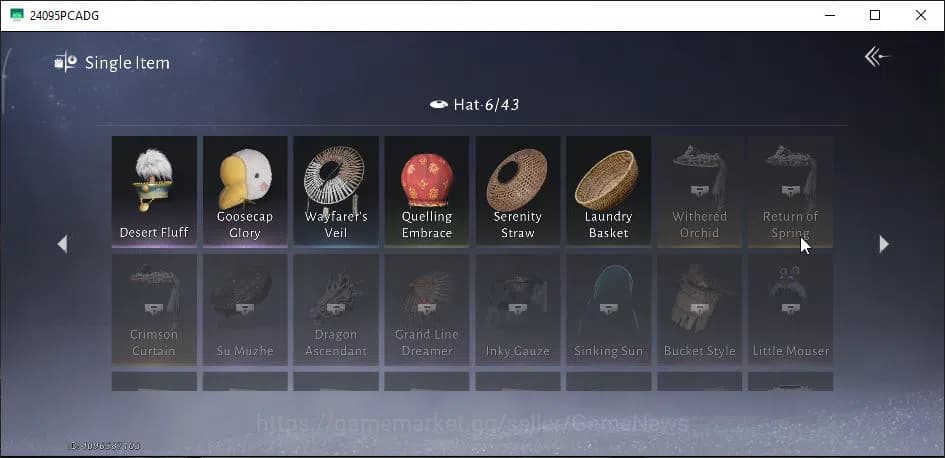The height and width of the screenshot is (458, 945).
Task: Inspect the Grand Line Dreamer hat
Action: click(x=427, y=308)
